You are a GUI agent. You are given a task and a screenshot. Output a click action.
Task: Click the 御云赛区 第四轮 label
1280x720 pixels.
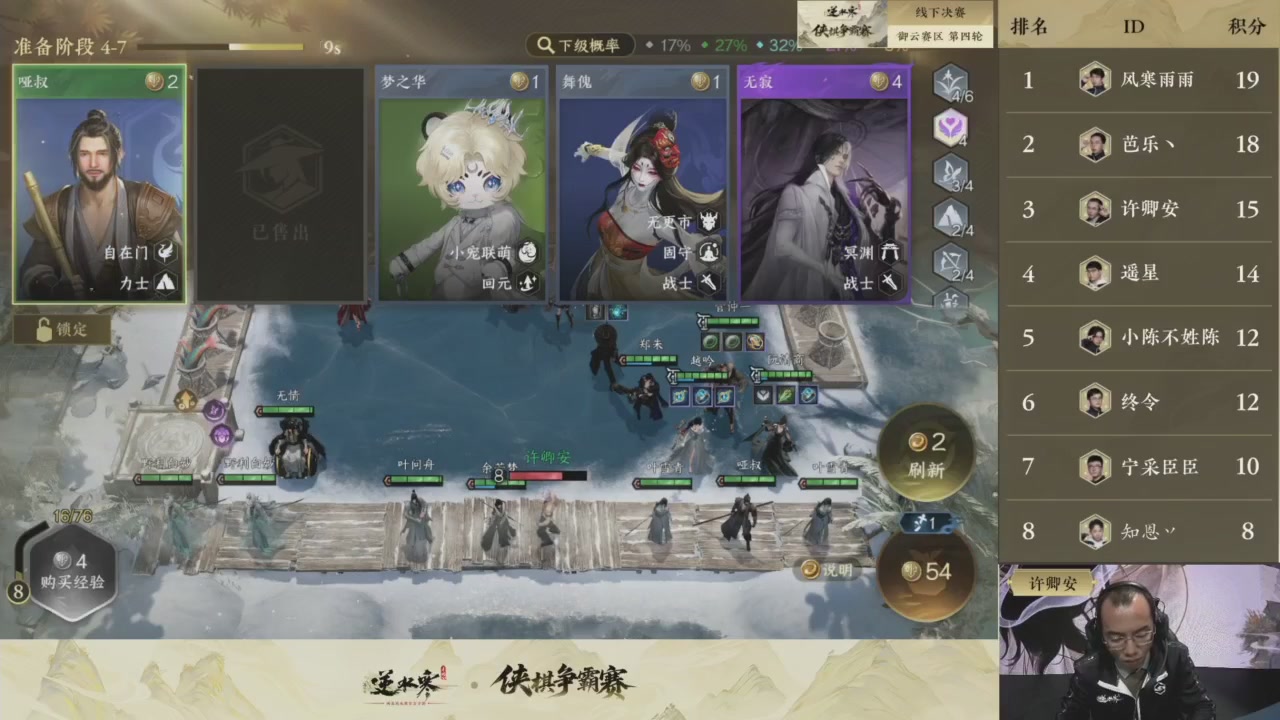click(x=941, y=35)
